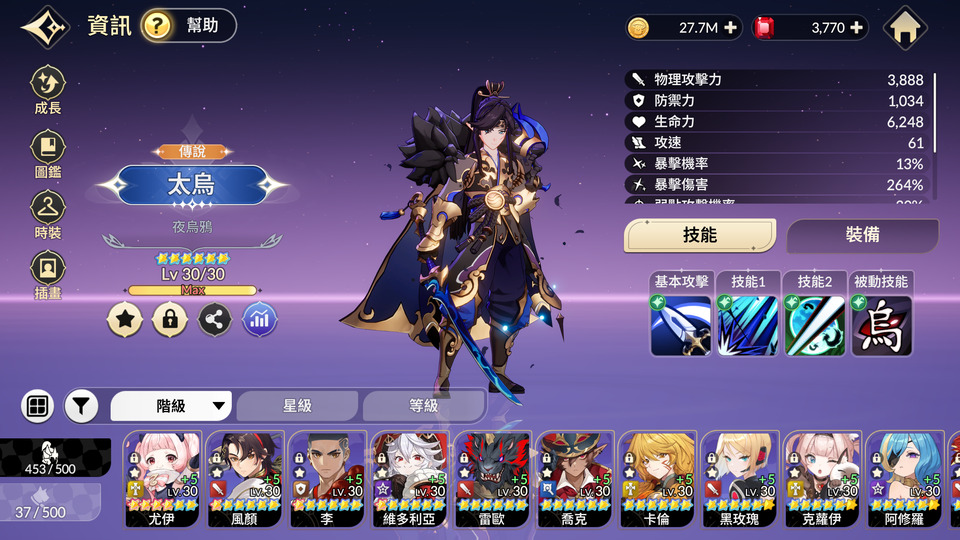Open the 插畫 illustration menu
Image resolution: width=960 pixels, height=540 pixels.
(x=47, y=275)
